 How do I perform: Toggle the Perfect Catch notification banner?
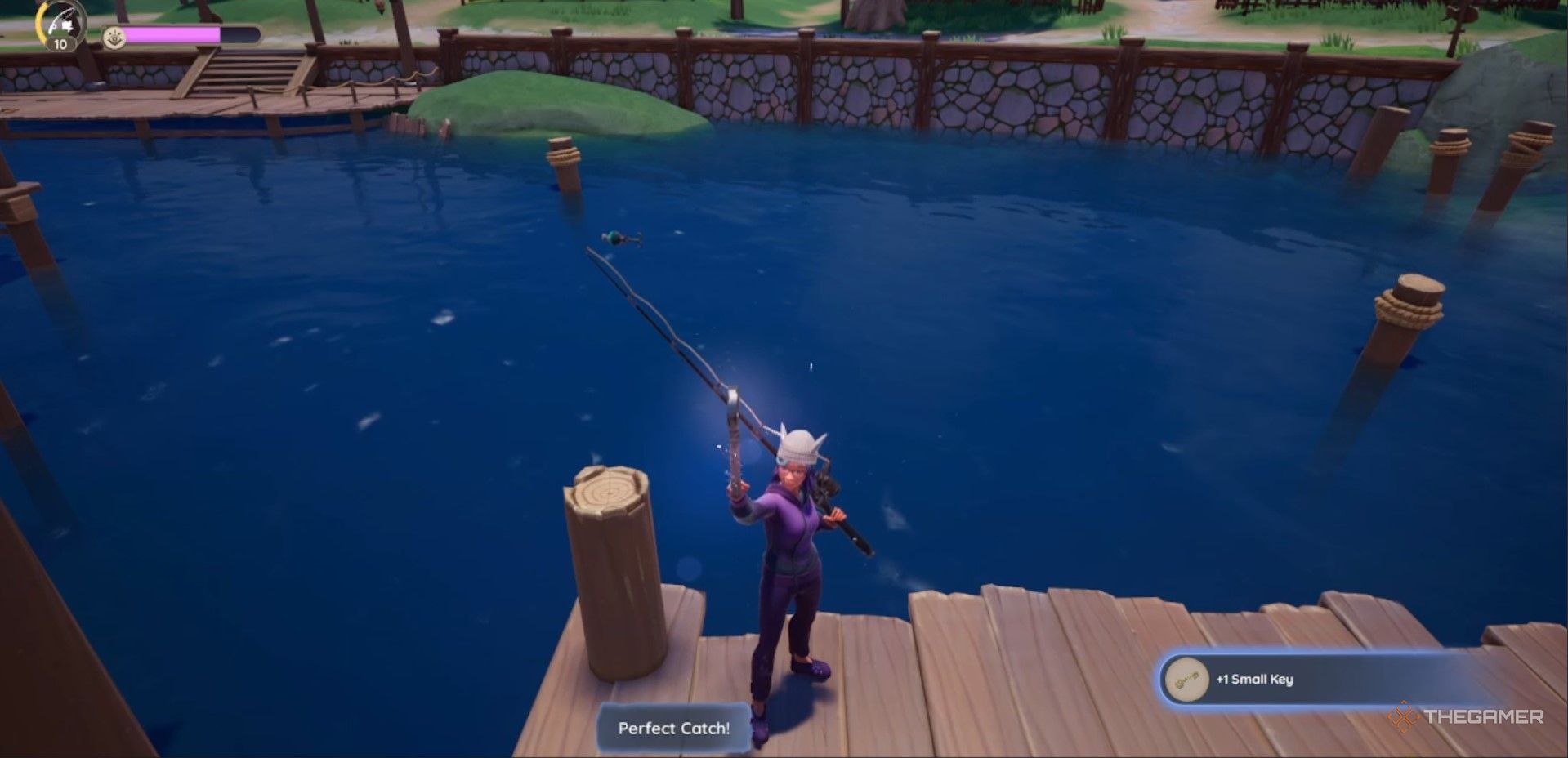point(672,728)
